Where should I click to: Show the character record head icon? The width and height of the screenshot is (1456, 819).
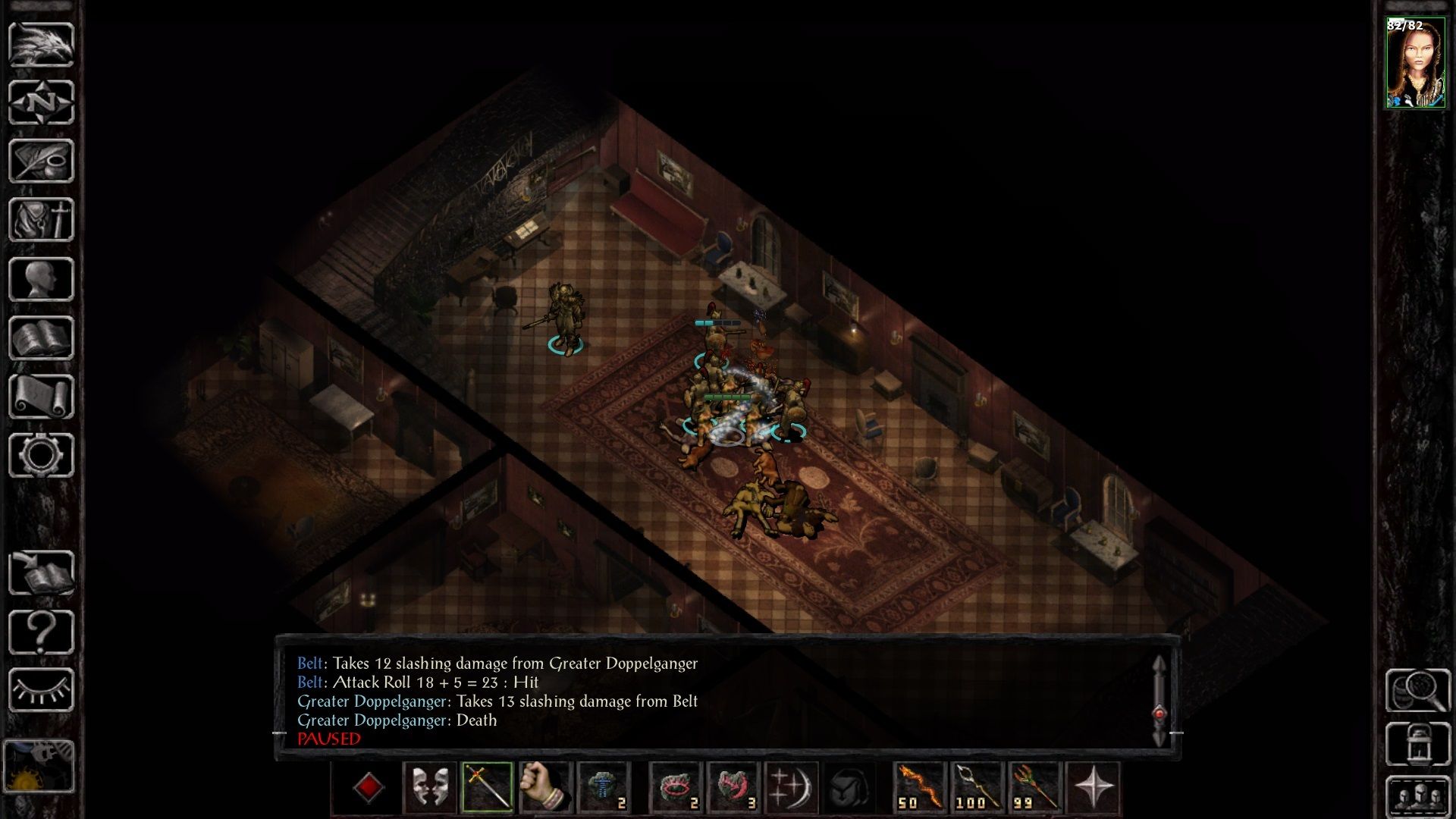click(41, 279)
